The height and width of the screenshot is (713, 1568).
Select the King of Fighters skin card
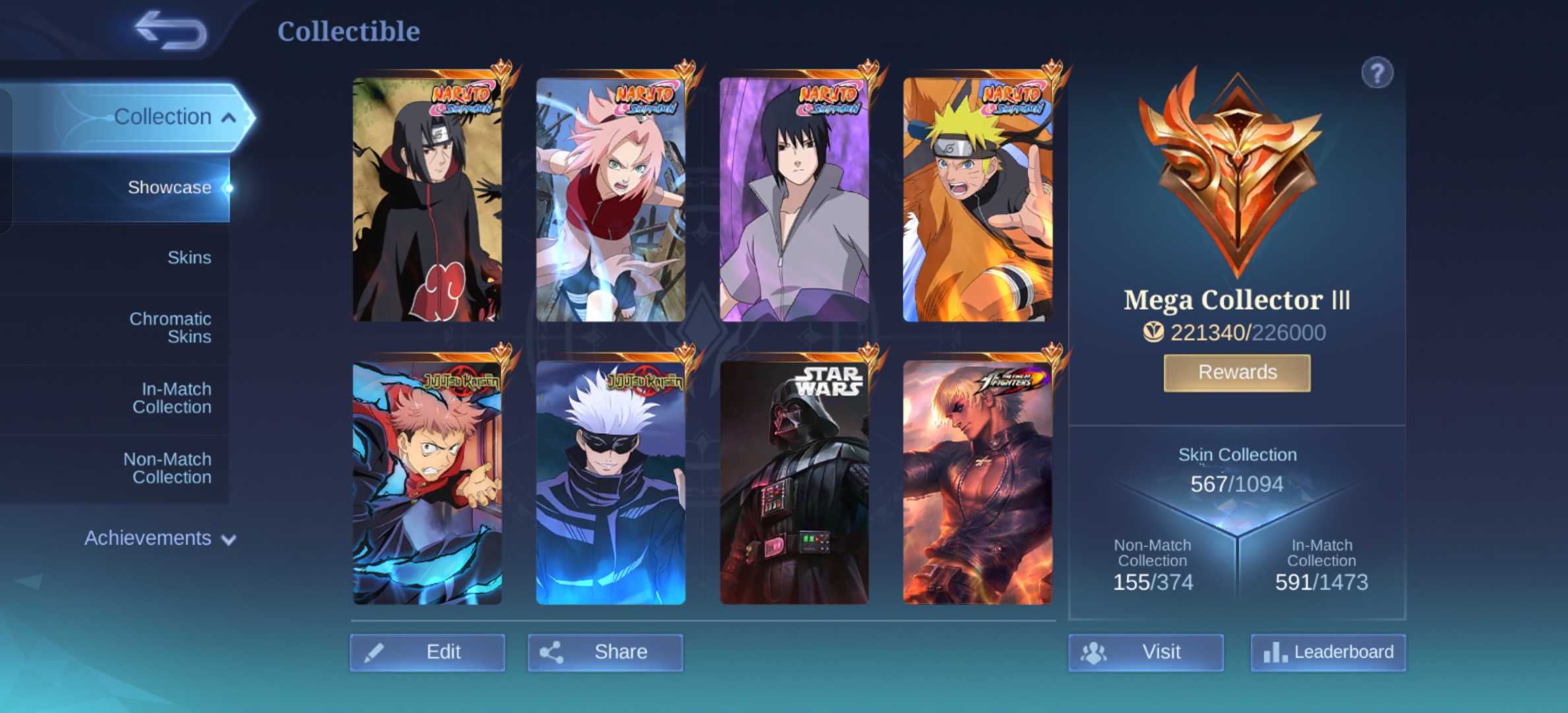(x=977, y=483)
